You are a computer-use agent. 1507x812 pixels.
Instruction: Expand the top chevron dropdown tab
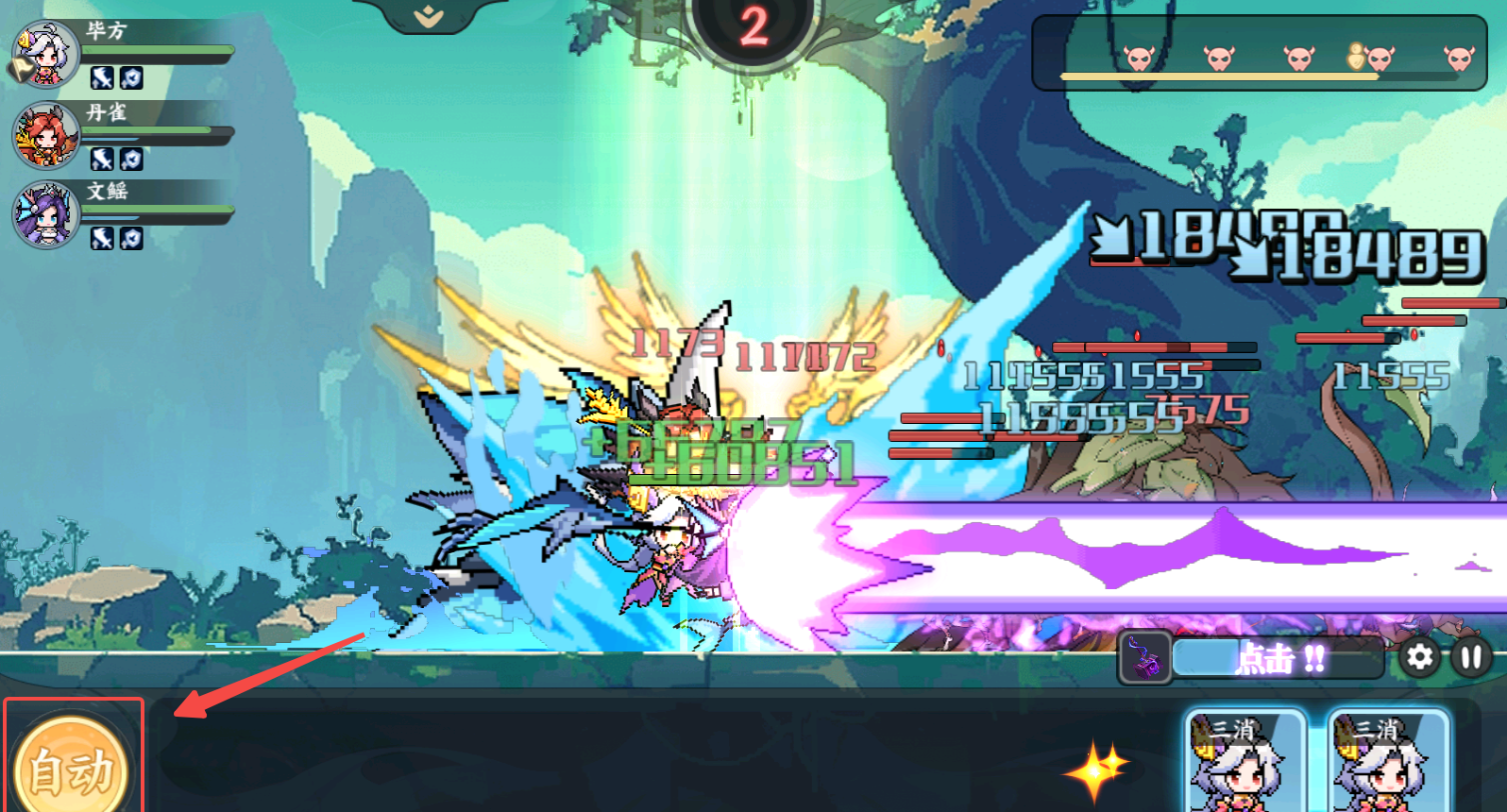pos(429,16)
